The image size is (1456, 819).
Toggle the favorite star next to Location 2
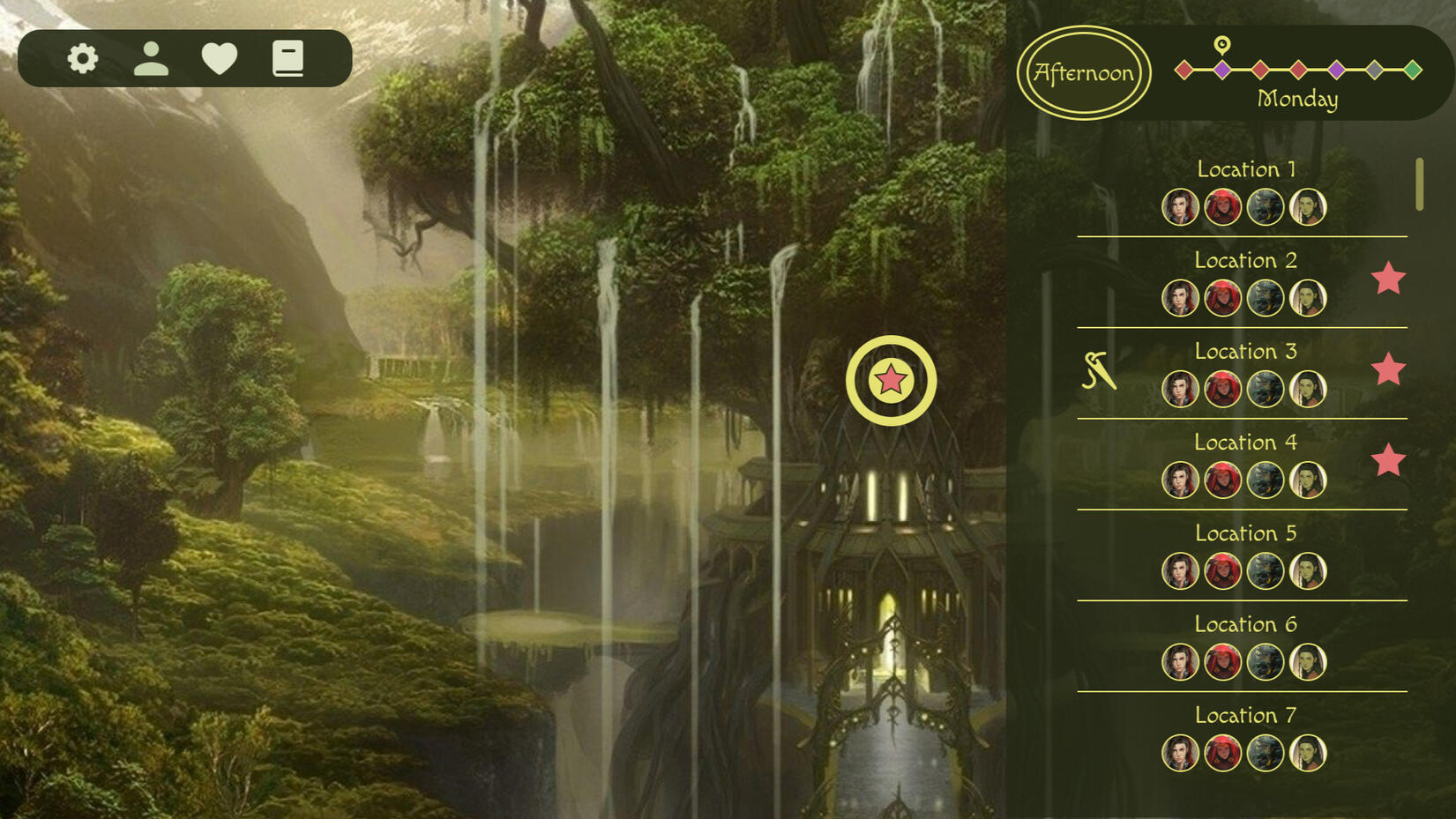tap(1389, 279)
